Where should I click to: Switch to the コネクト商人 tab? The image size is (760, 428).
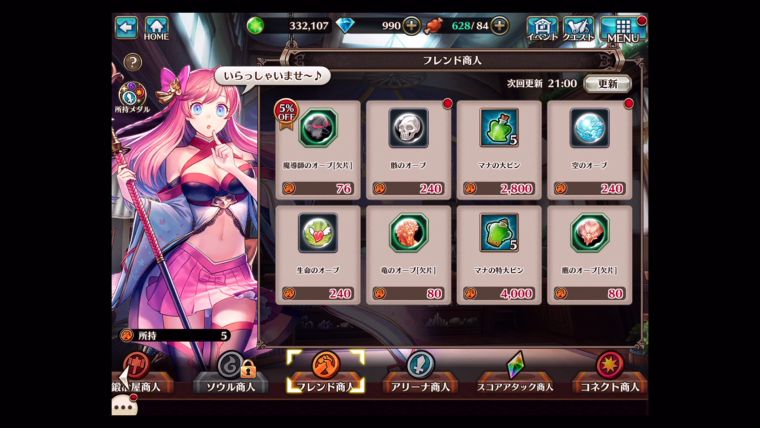(609, 374)
